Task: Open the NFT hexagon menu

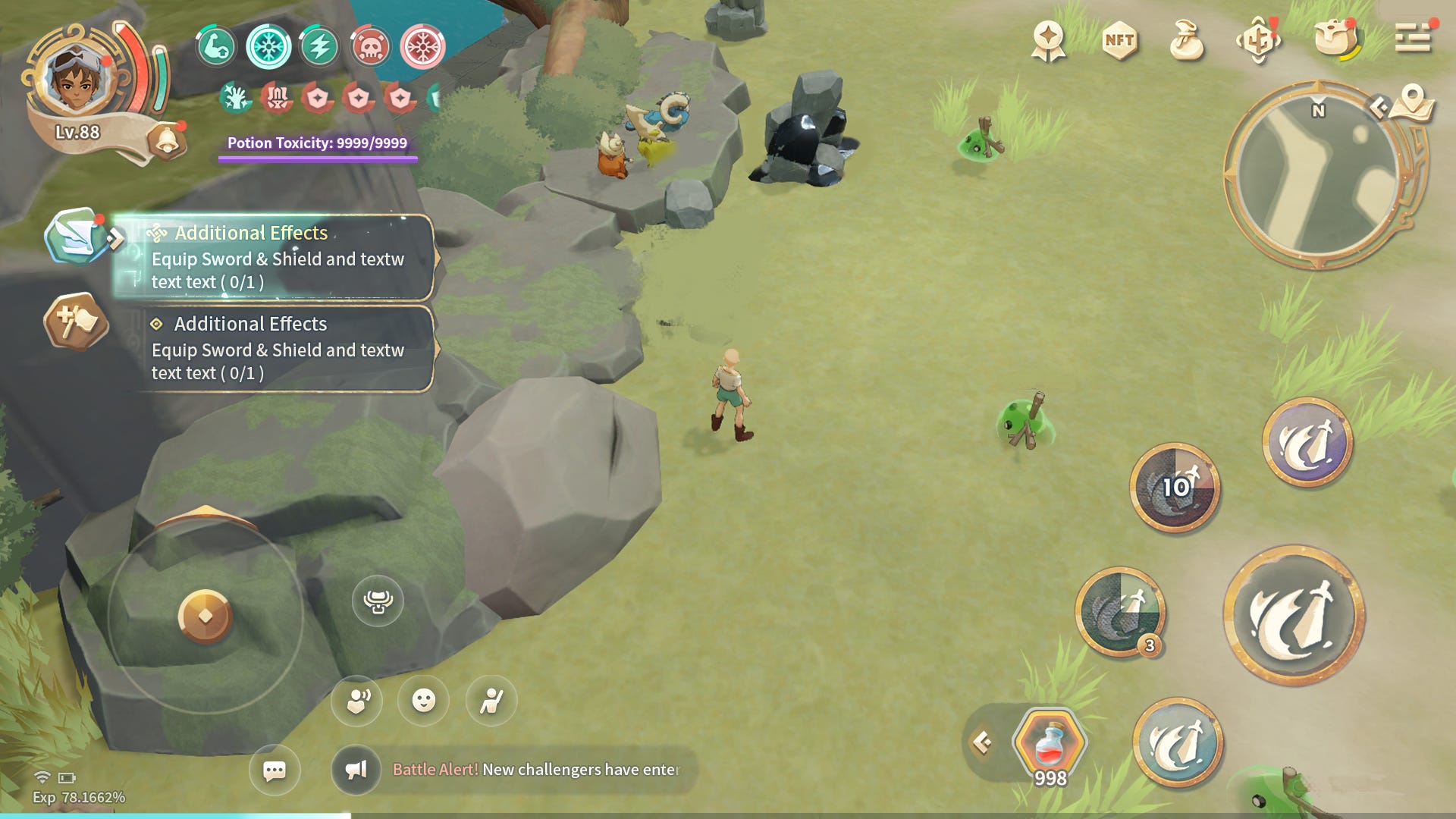Action: [x=1119, y=40]
